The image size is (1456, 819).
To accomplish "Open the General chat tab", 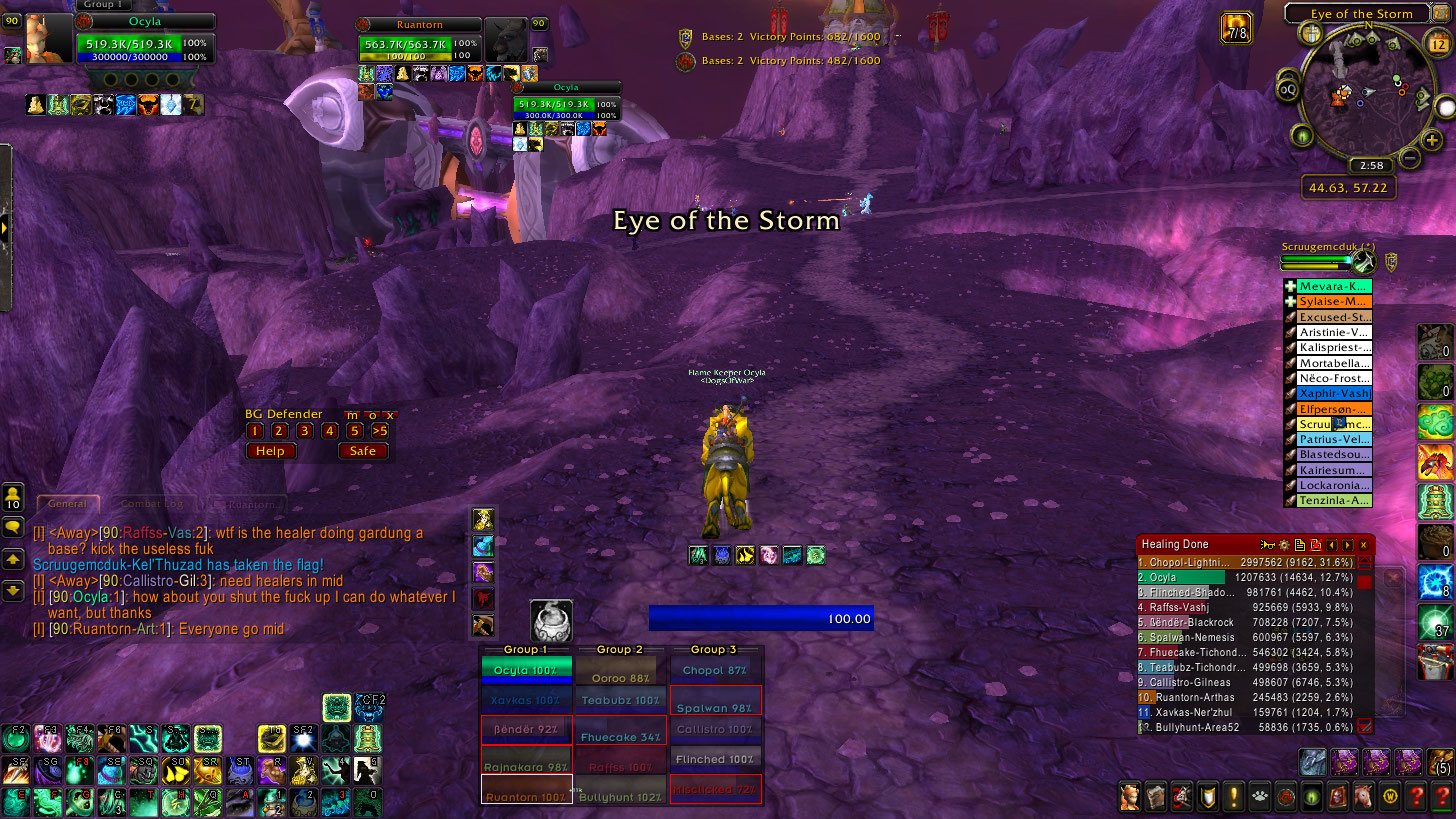I will (x=67, y=504).
